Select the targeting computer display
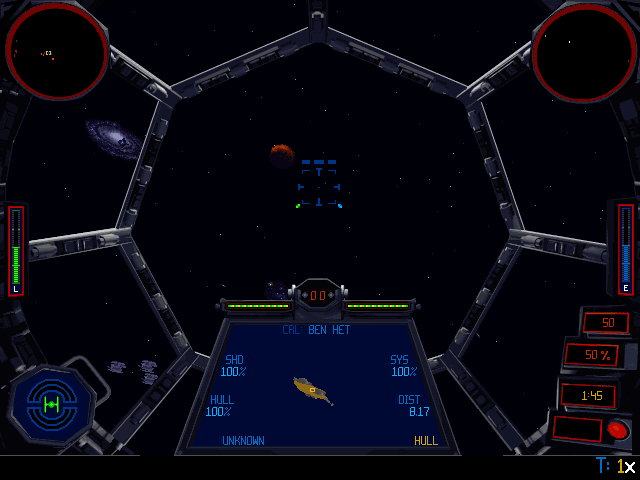This screenshot has width=640, height=480. [x=318, y=385]
